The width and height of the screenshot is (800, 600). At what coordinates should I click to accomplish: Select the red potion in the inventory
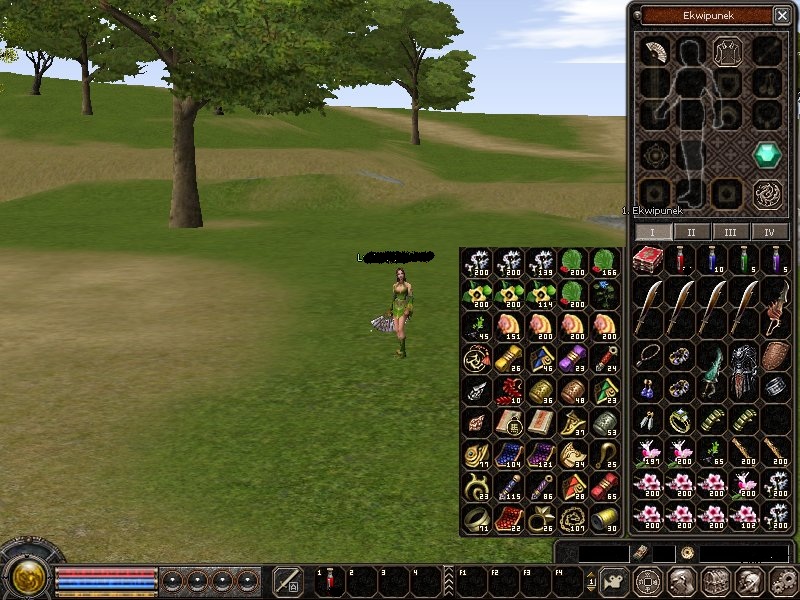point(681,260)
